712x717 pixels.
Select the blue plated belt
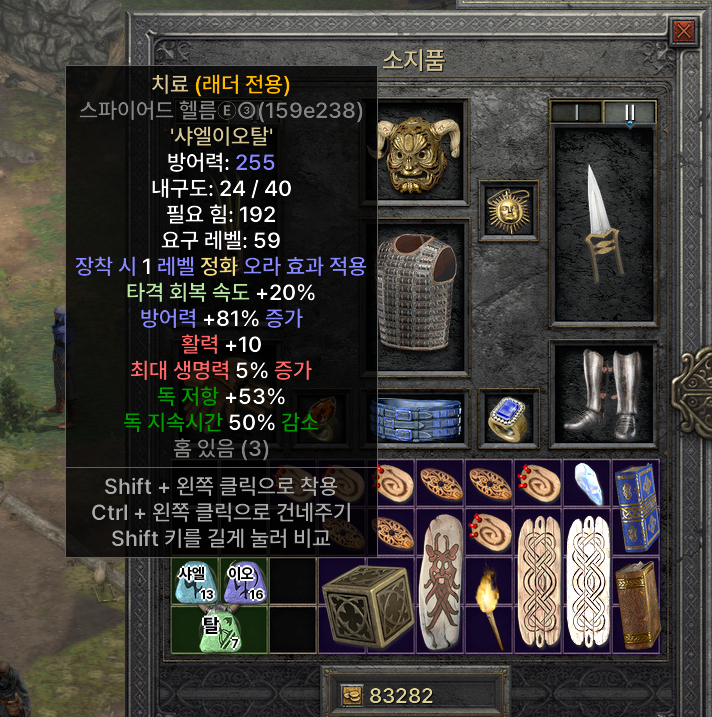click(420, 419)
